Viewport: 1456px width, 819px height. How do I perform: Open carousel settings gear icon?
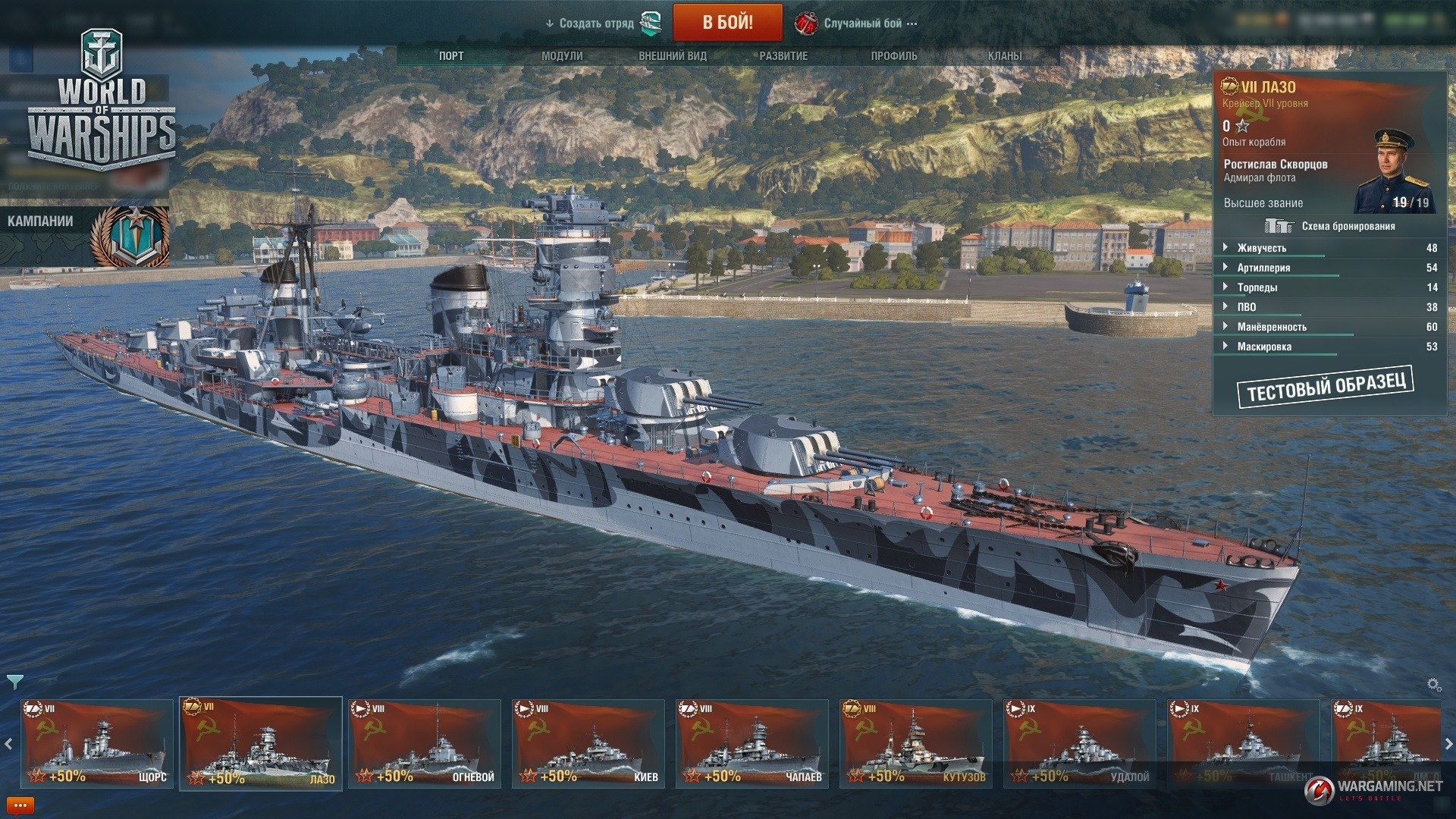[x=1434, y=685]
